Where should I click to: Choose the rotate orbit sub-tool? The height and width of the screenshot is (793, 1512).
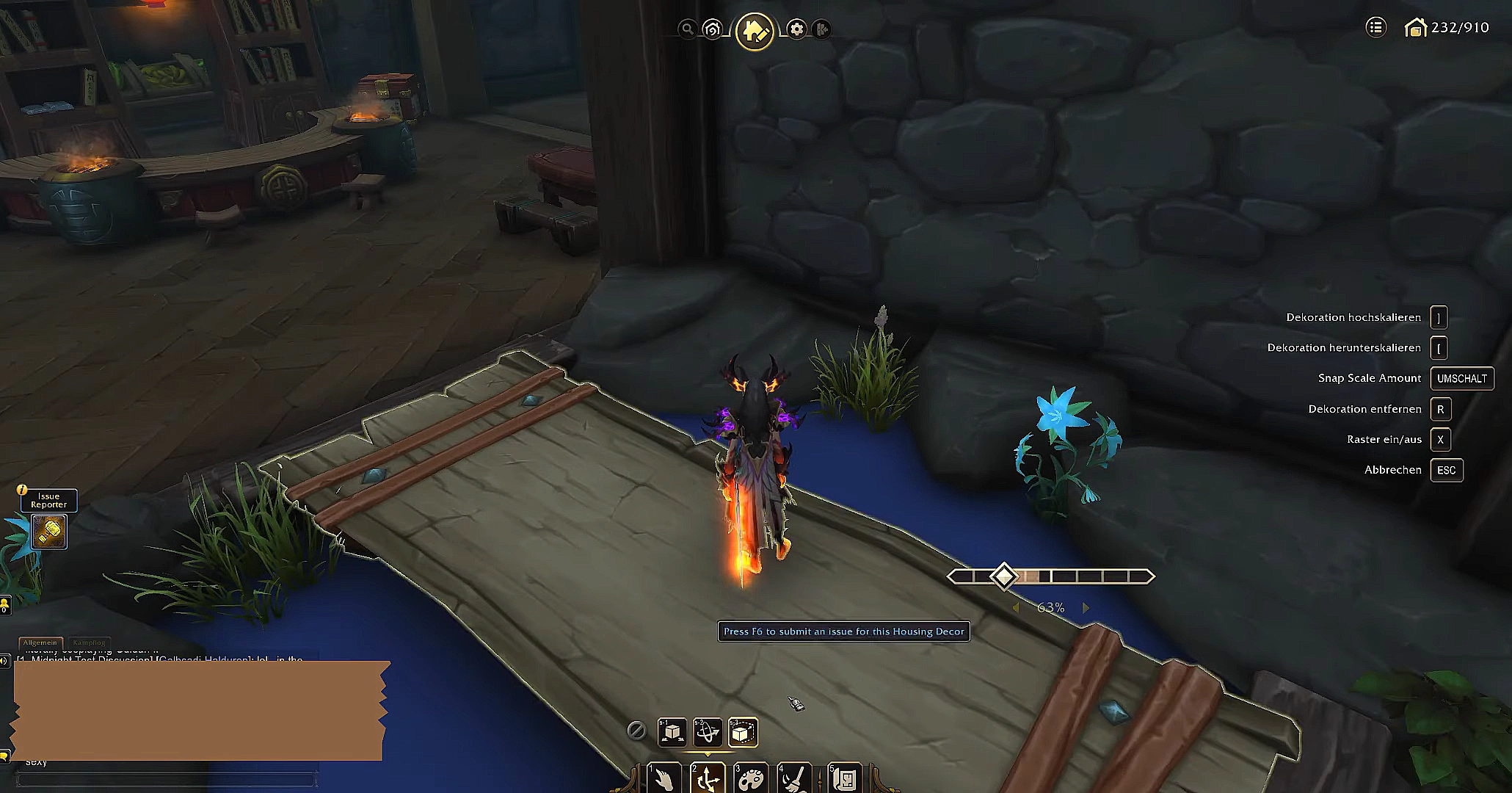pyautogui.click(x=708, y=732)
